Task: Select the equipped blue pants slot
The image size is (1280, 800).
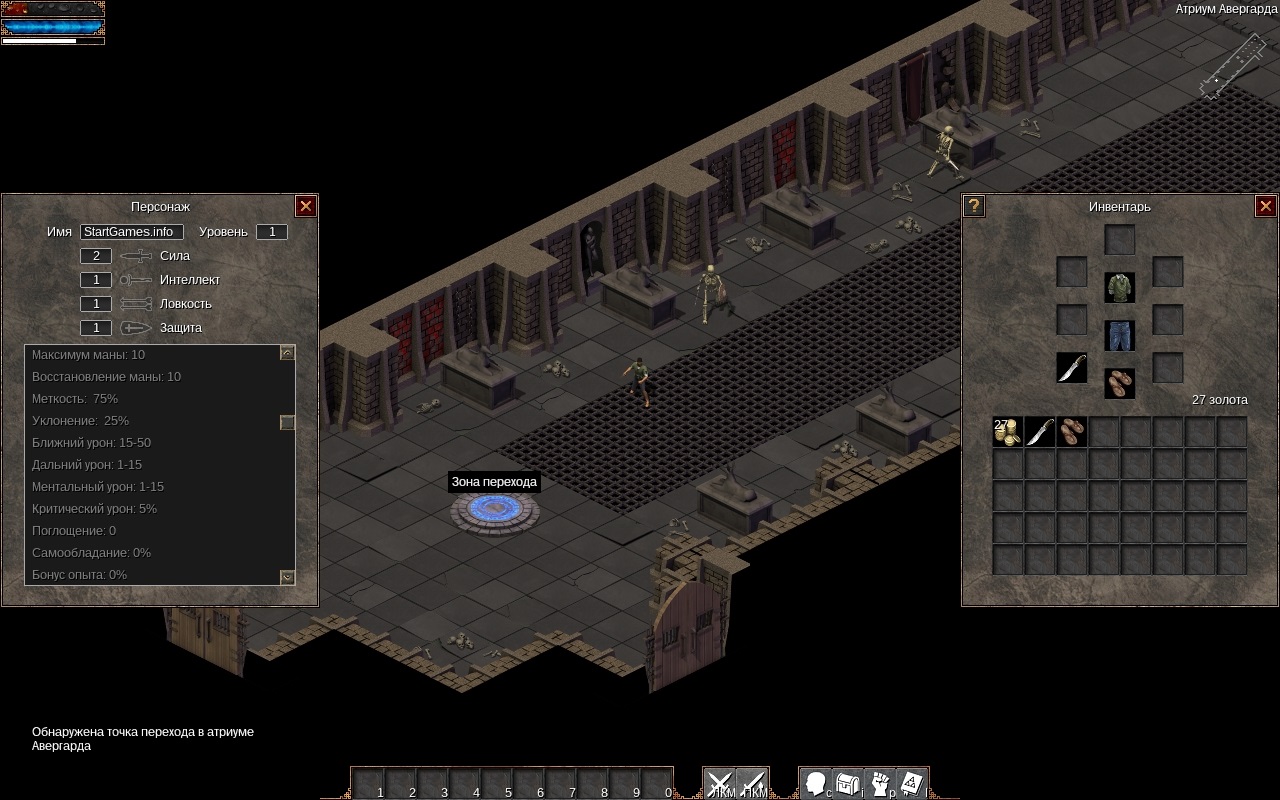Action: pyautogui.click(x=1120, y=336)
